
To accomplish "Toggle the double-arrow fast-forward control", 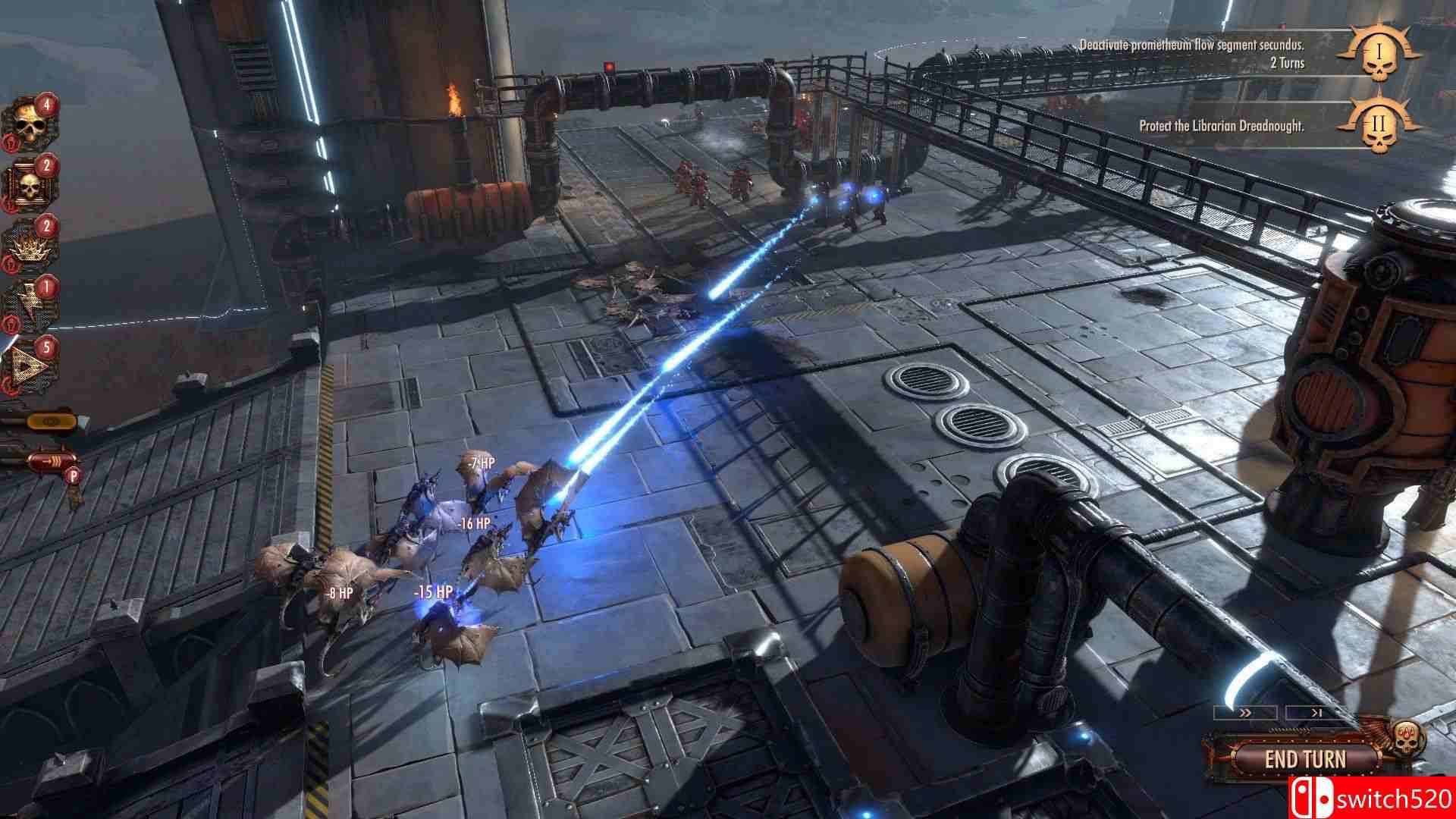I will [1244, 713].
